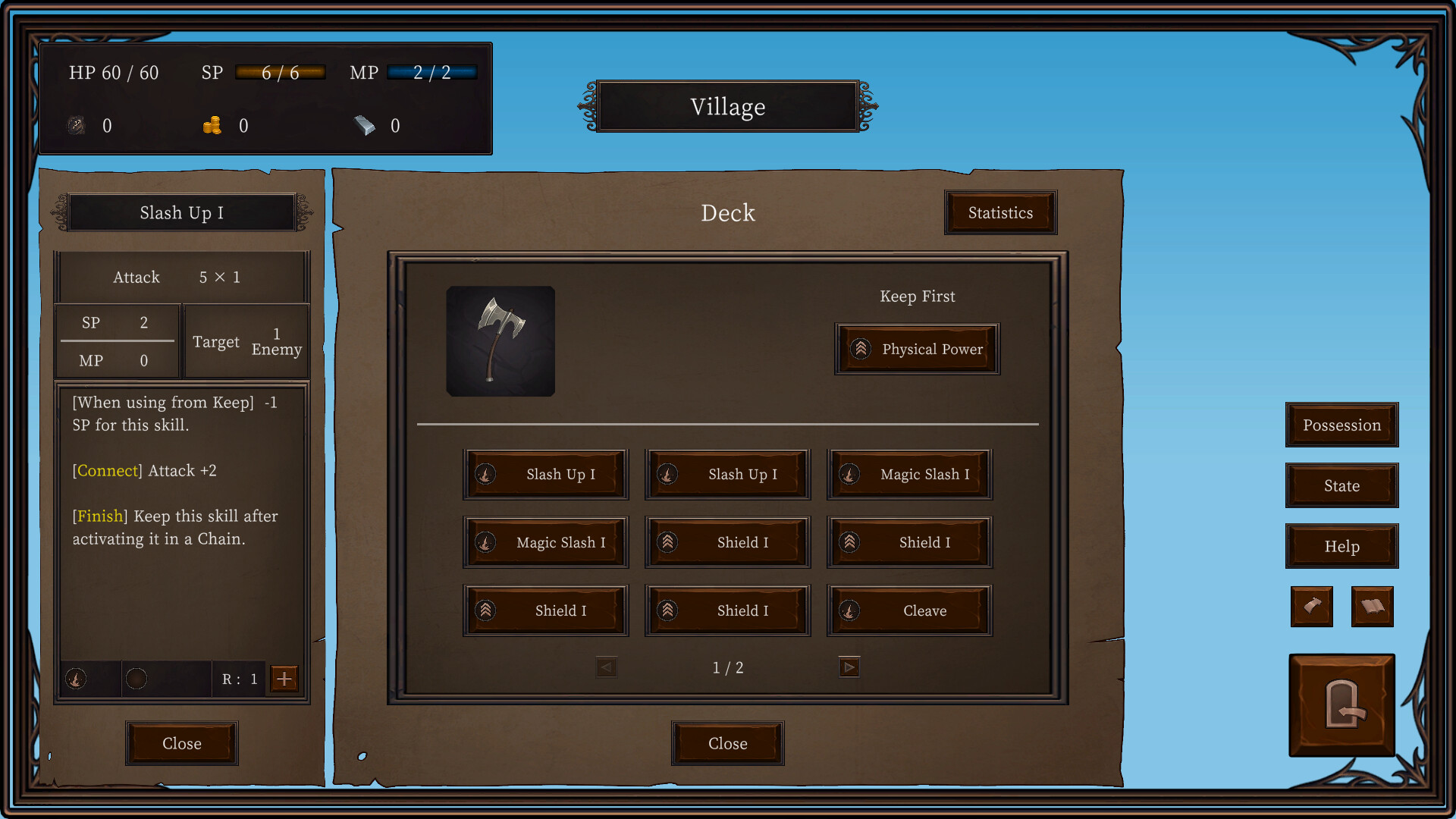Click the slash icon on the Slash Up I card
The width and height of the screenshot is (1456, 819).
[x=485, y=474]
